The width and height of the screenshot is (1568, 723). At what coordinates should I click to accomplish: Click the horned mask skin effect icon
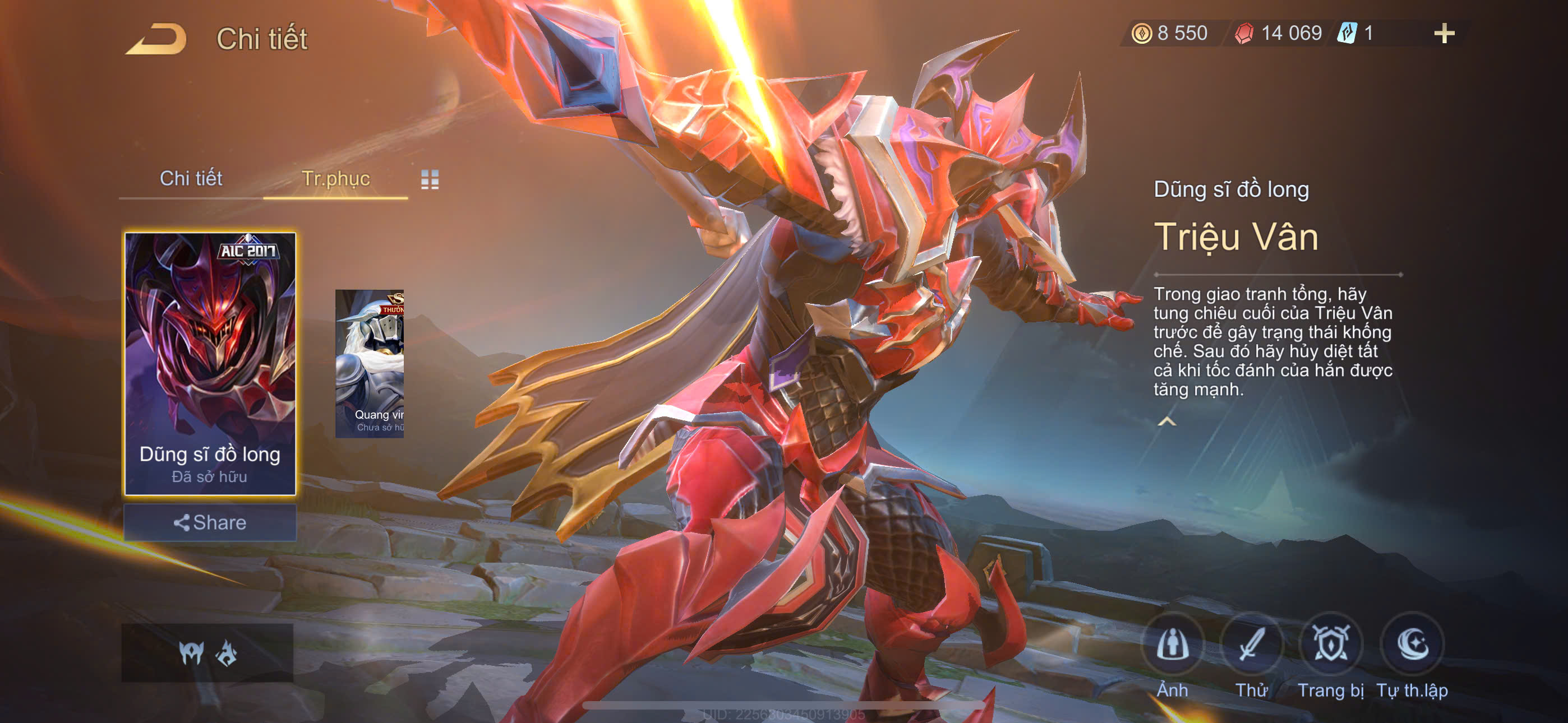(x=191, y=653)
